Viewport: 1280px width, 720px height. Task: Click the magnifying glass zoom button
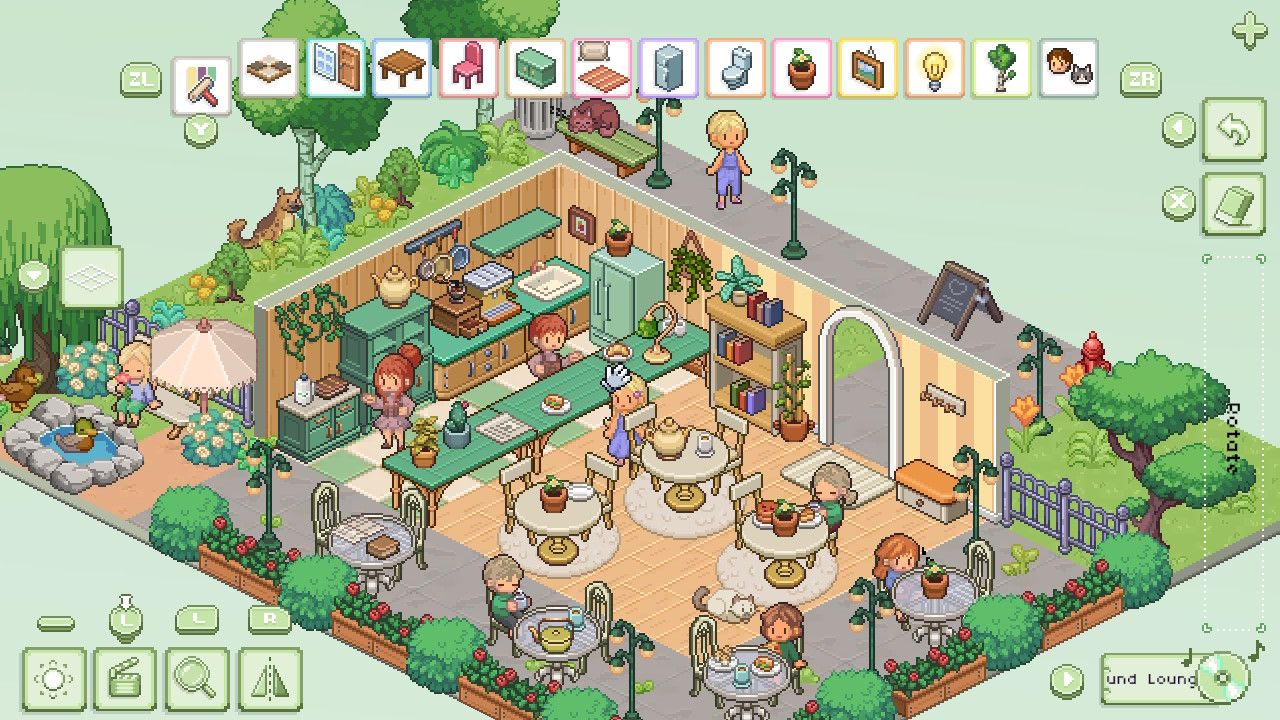click(x=197, y=680)
